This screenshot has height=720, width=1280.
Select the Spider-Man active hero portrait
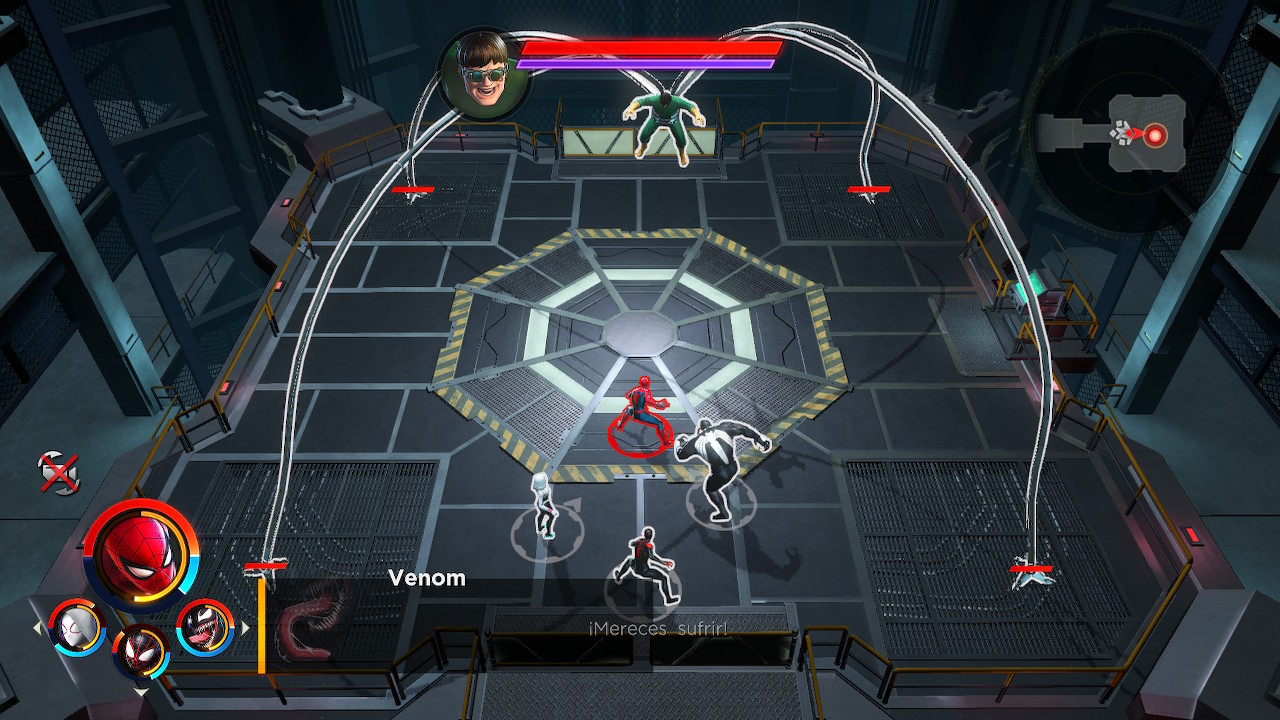click(140, 556)
